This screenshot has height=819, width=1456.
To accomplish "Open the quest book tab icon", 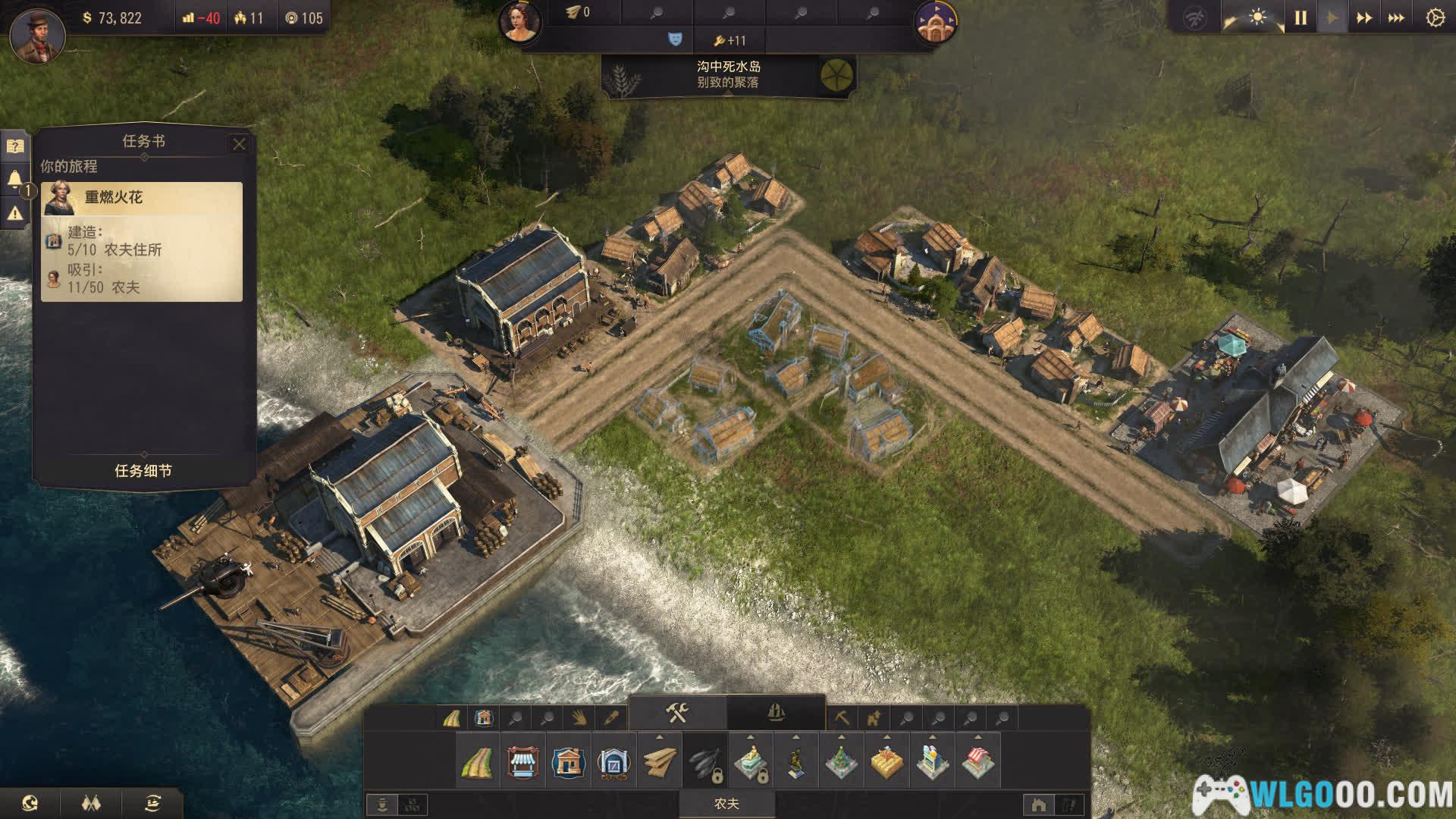I will click(x=15, y=146).
